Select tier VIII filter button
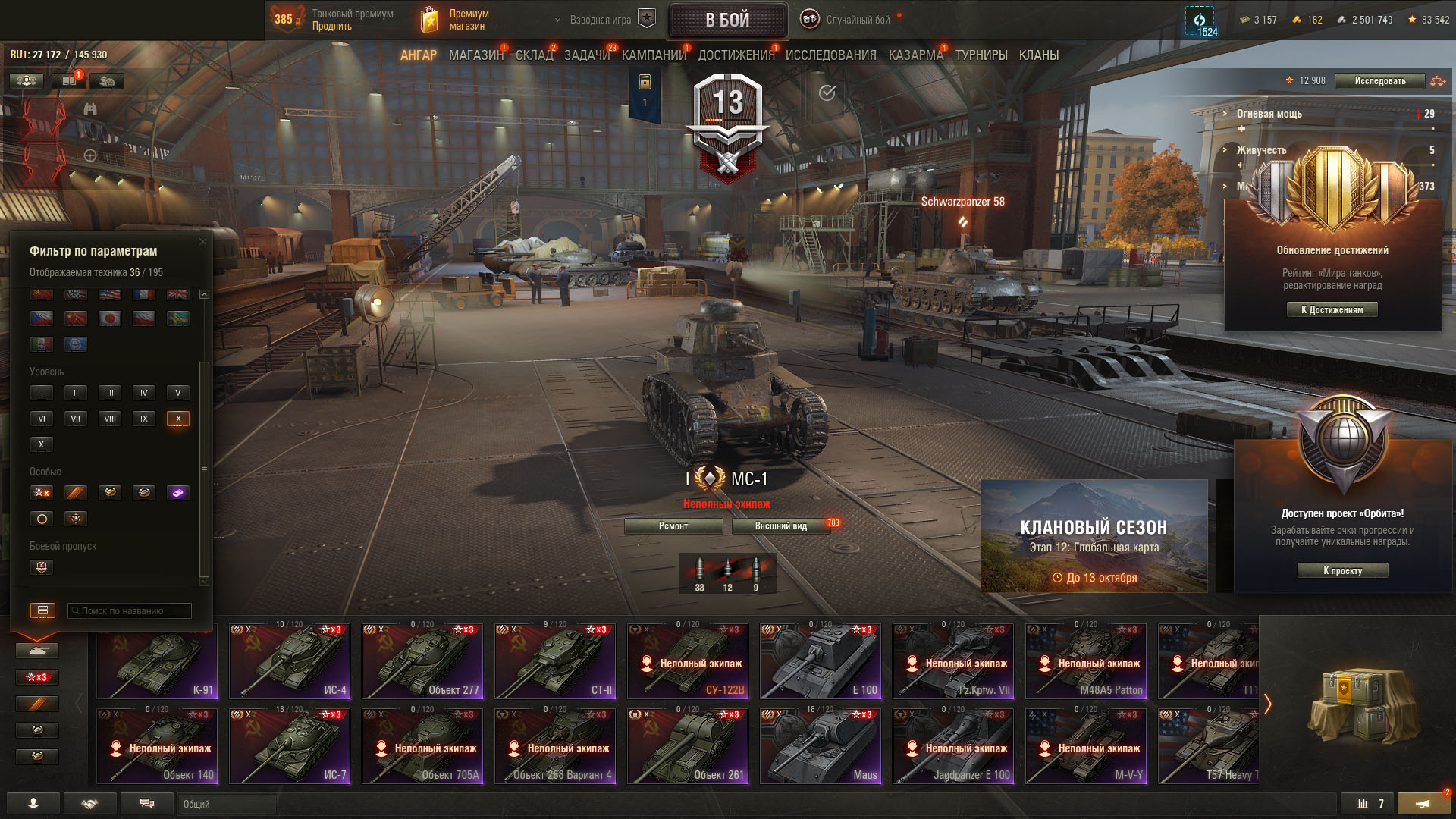Screen dimensions: 1456x819 110,419
